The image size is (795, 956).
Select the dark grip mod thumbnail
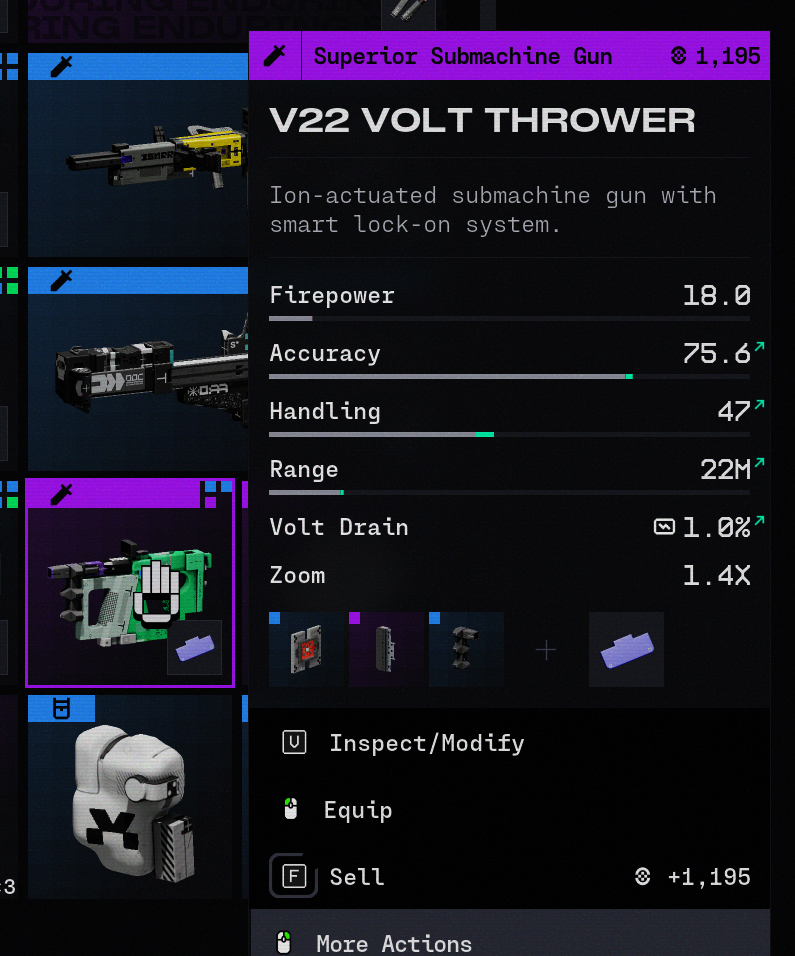click(466, 650)
